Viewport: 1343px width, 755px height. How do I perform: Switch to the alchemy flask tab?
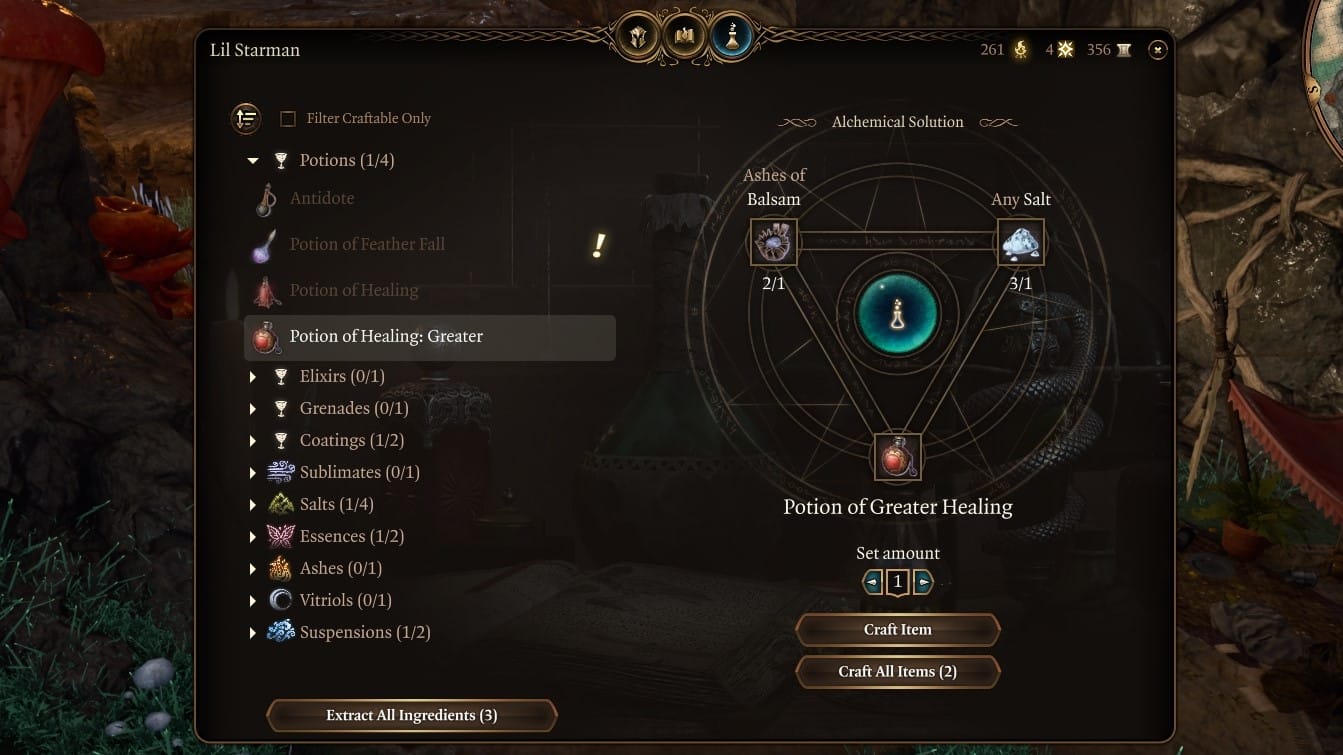coord(732,35)
